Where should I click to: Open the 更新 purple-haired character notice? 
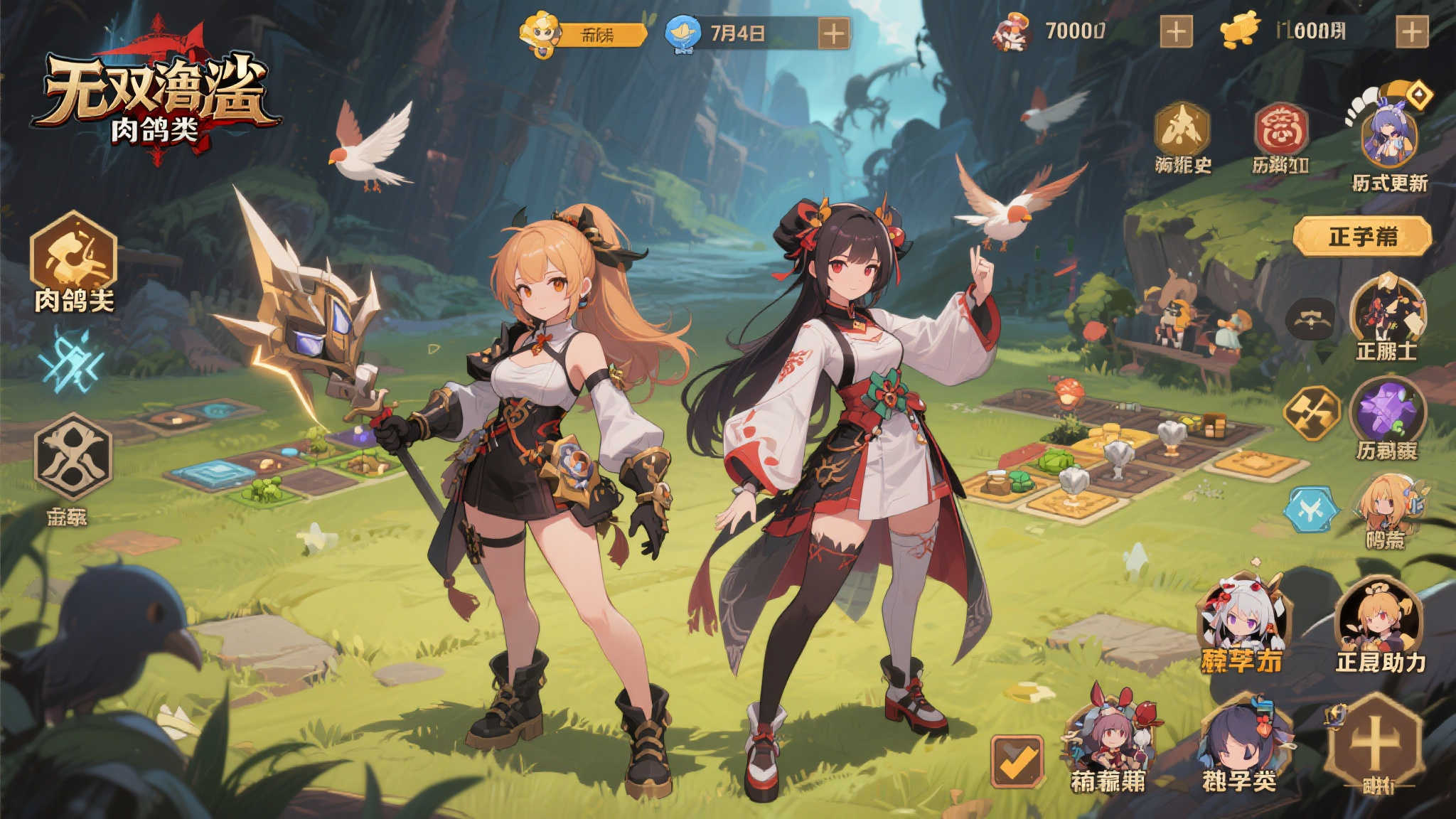[x=1388, y=135]
